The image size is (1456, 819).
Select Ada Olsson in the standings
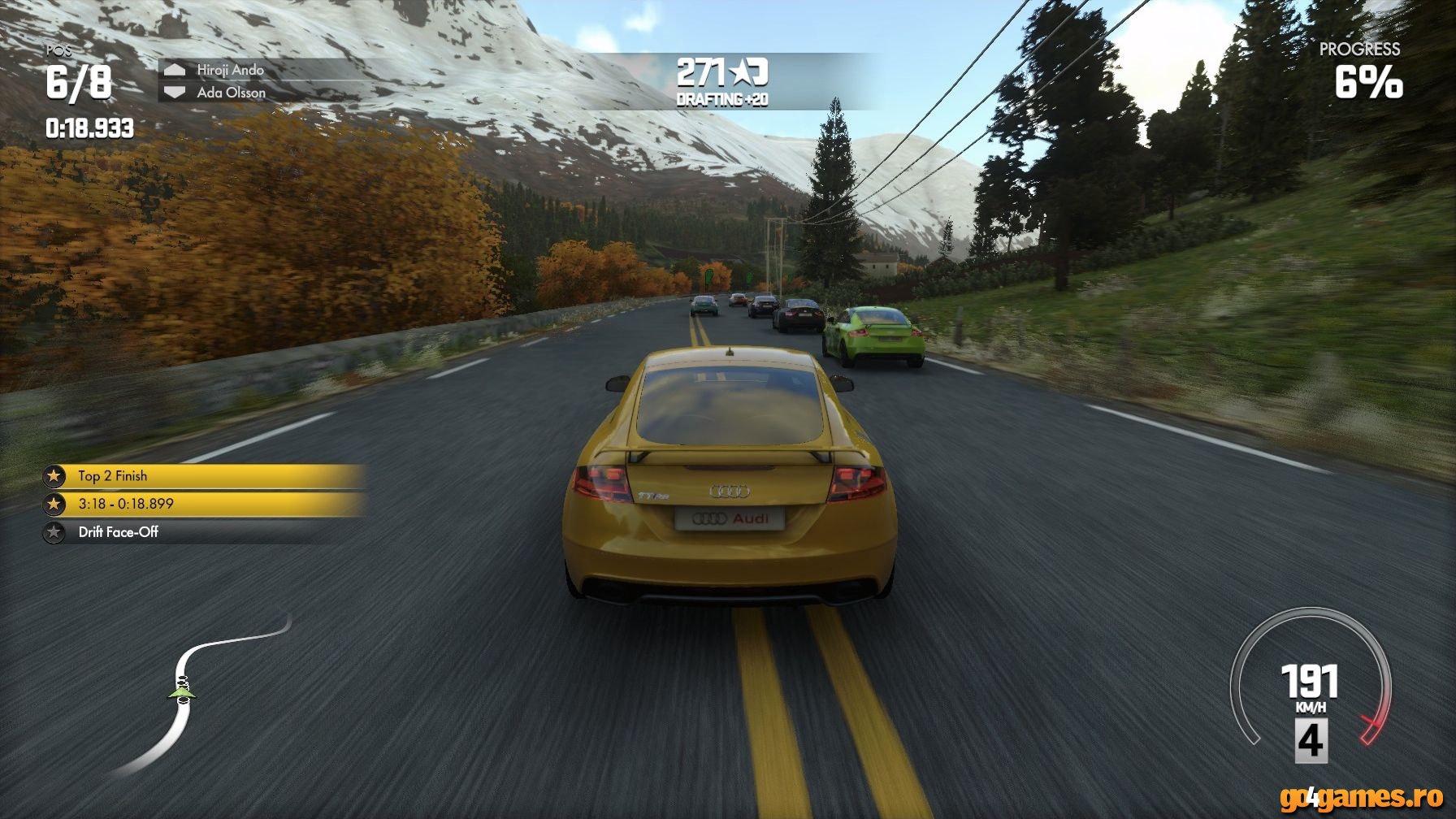click(x=231, y=93)
